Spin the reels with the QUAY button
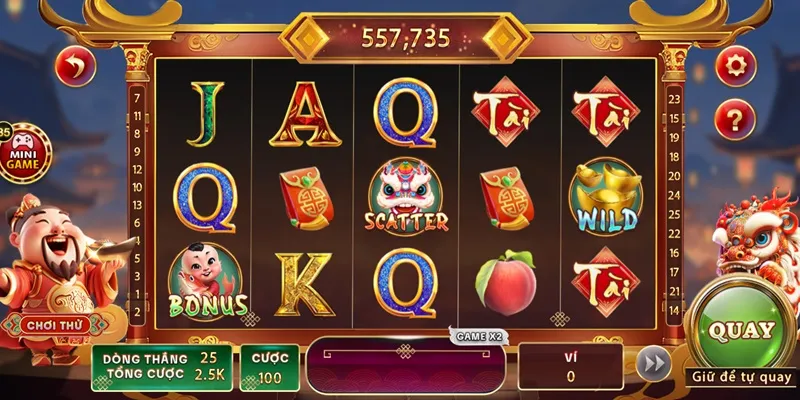Screen dimensions: 800x400 click(x=741, y=330)
